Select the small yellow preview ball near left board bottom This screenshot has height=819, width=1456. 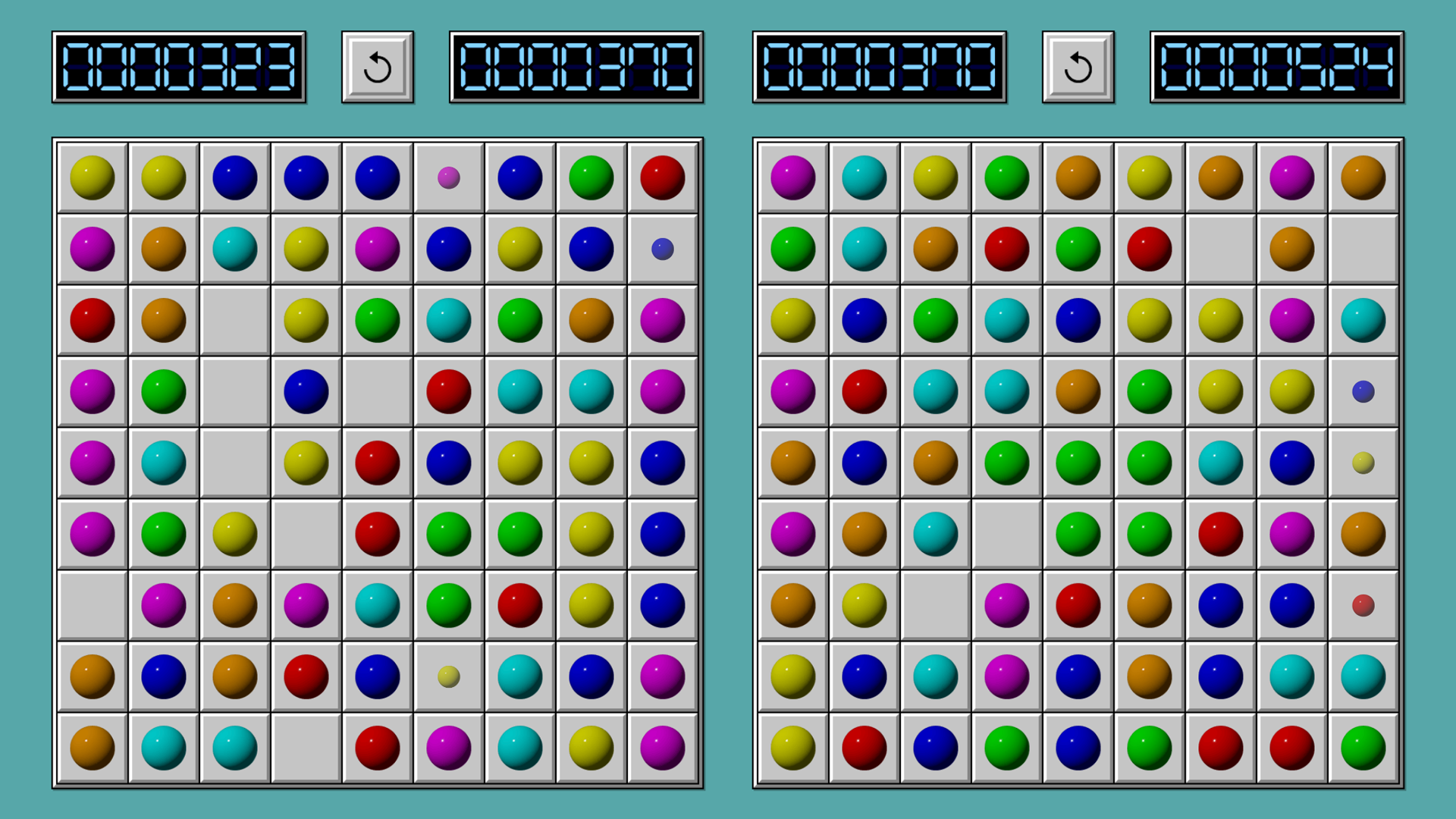pyautogui.click(x=448, y=676)
